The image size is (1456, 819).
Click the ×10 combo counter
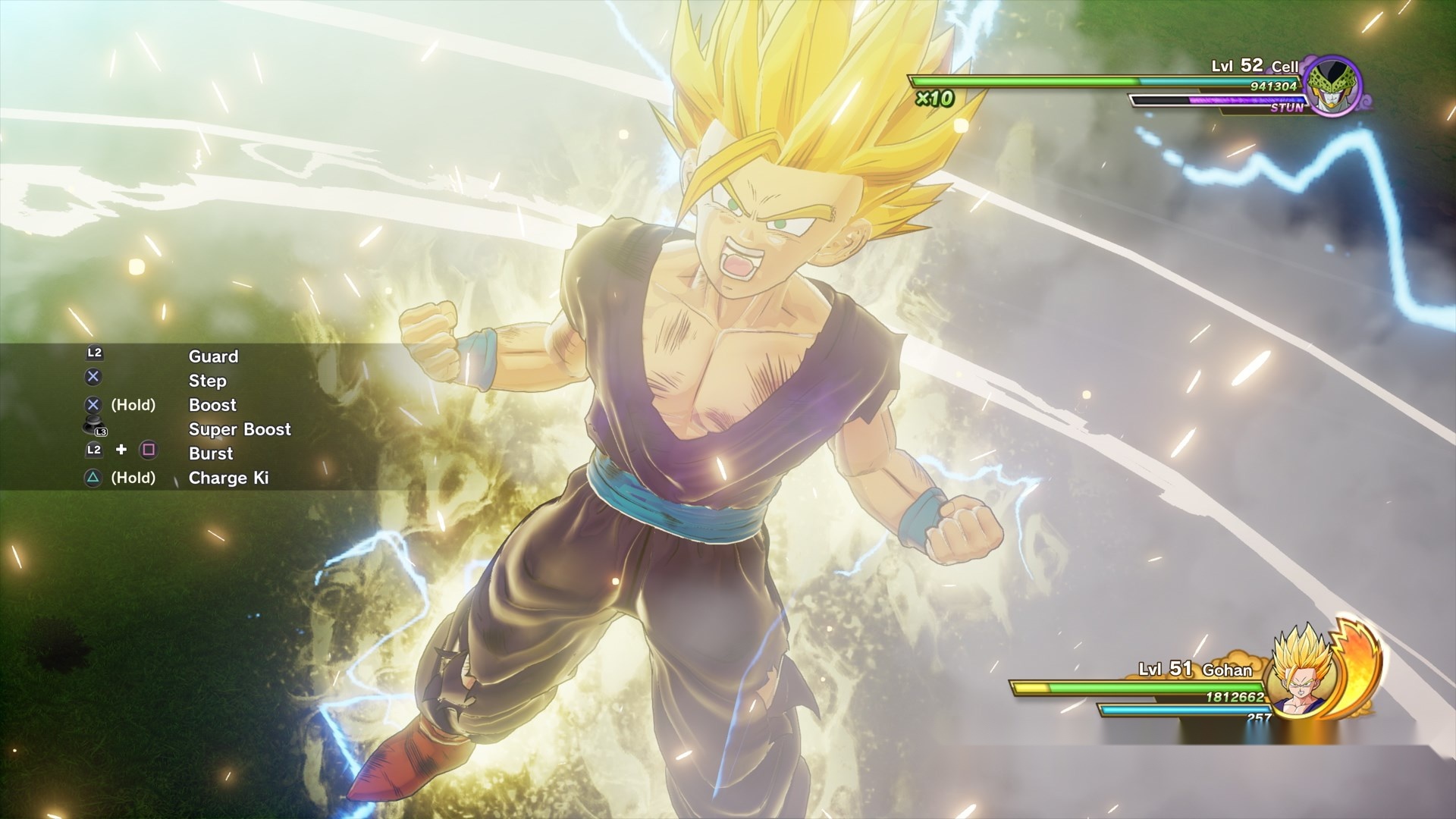[934, 98]
